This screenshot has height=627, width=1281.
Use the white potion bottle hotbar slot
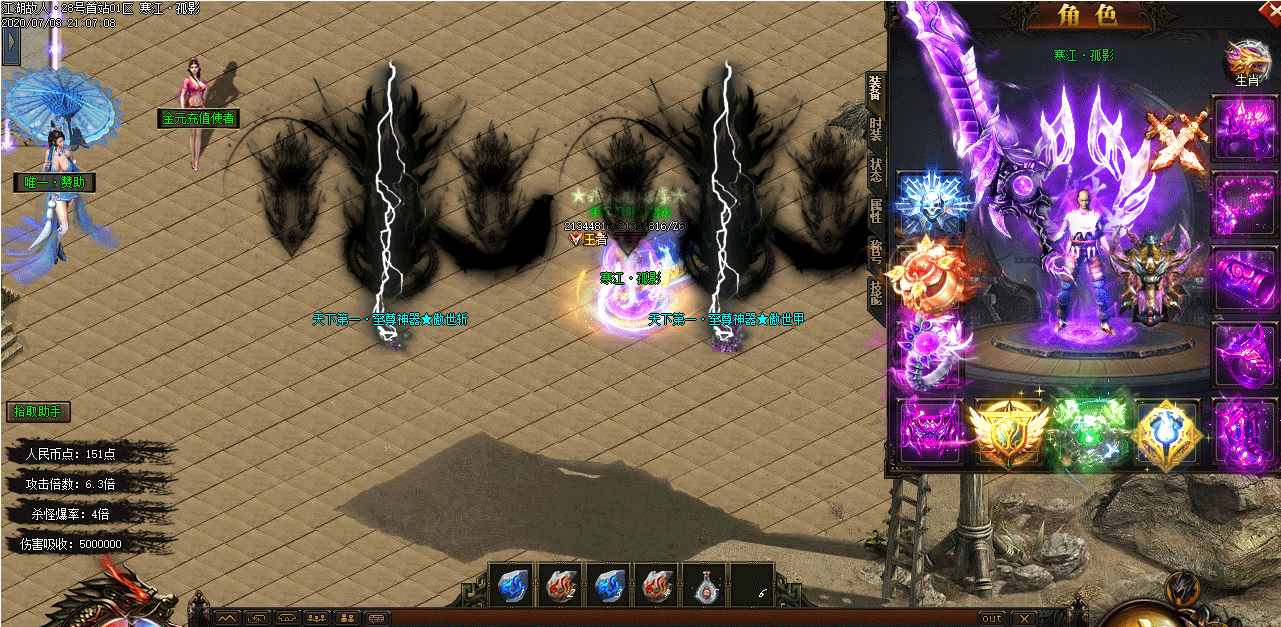pos(703,585)
